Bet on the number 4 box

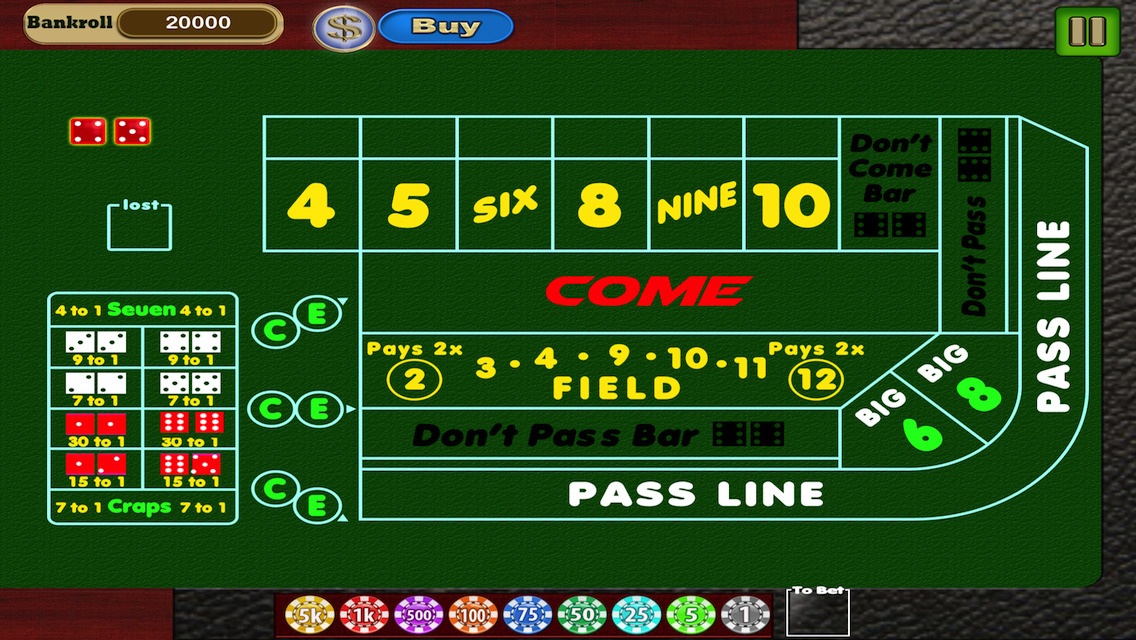pos(311,205)
